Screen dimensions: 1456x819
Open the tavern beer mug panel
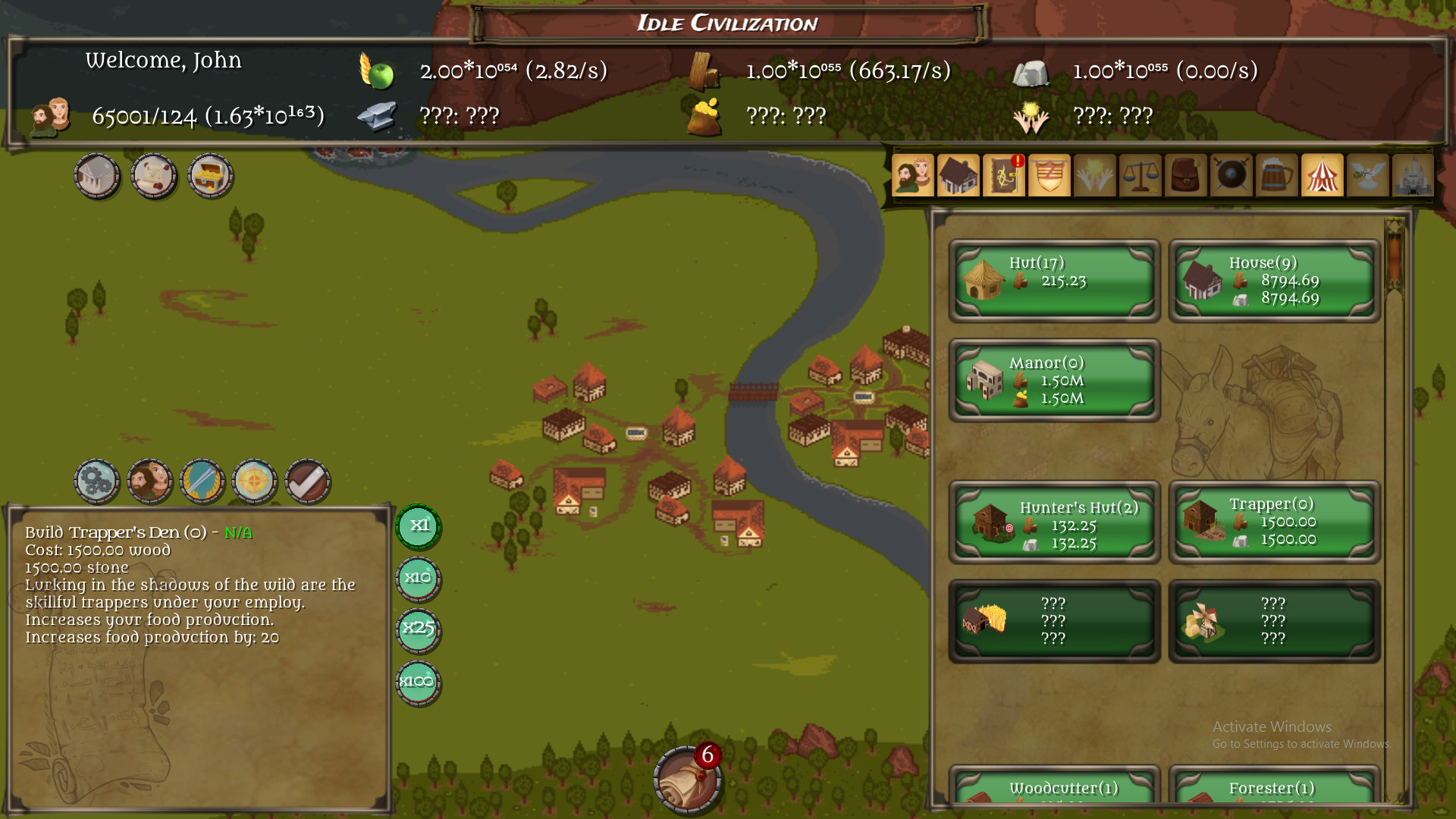click(x=1277, y=175)
